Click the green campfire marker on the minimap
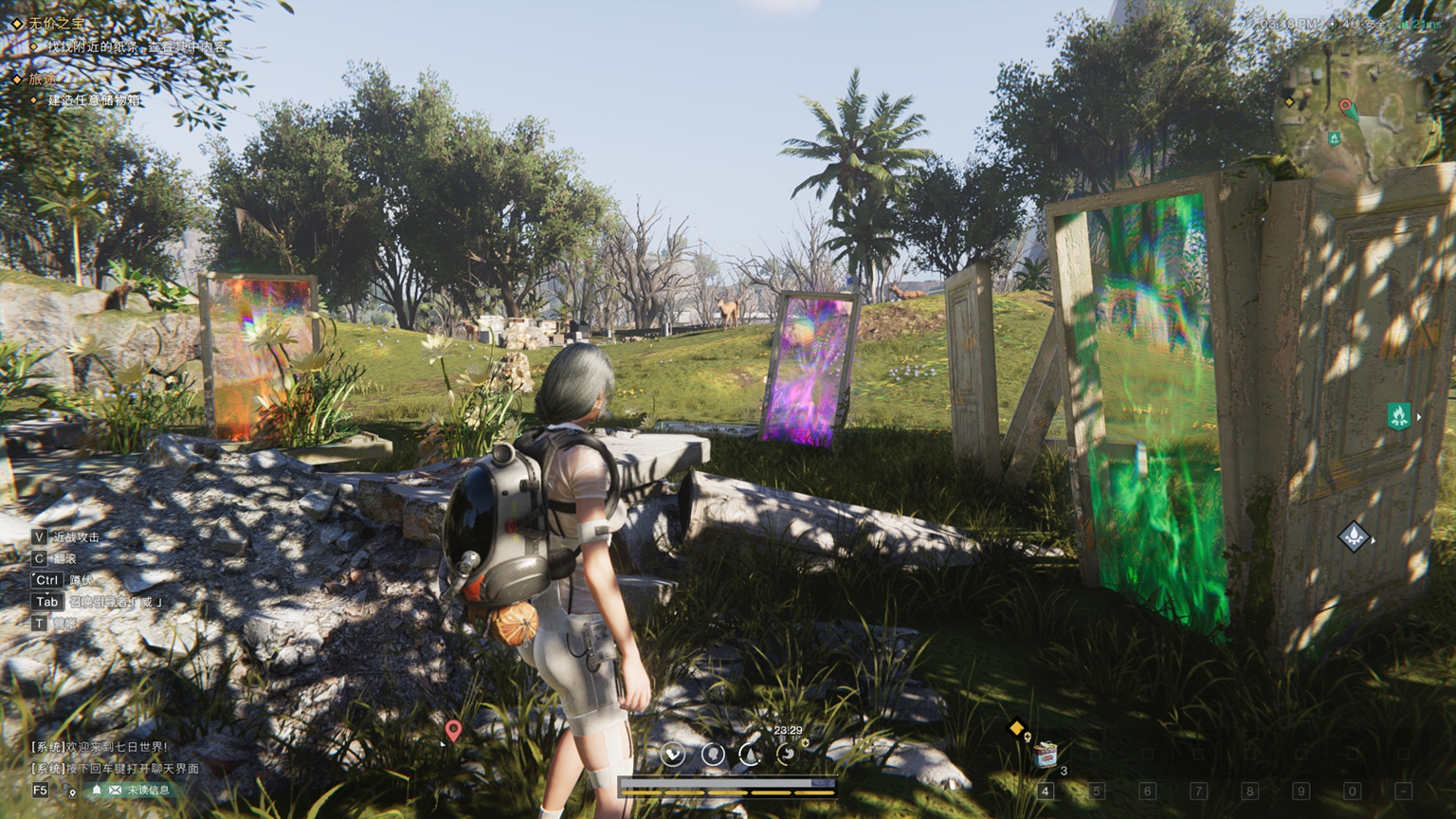 coord(1334,138)
